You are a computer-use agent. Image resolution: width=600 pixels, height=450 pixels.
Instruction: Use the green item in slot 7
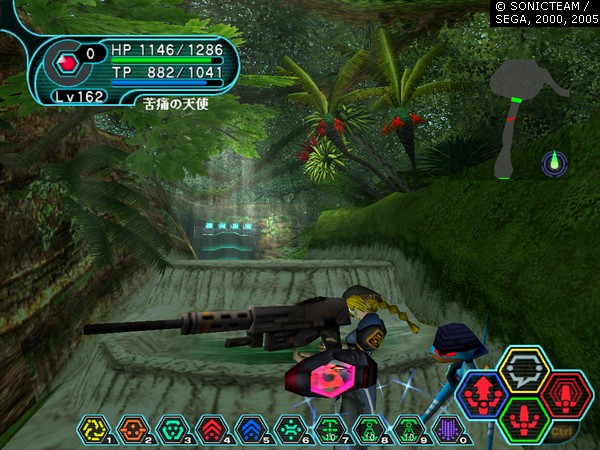pyautogui.click(x=327, y=430)
